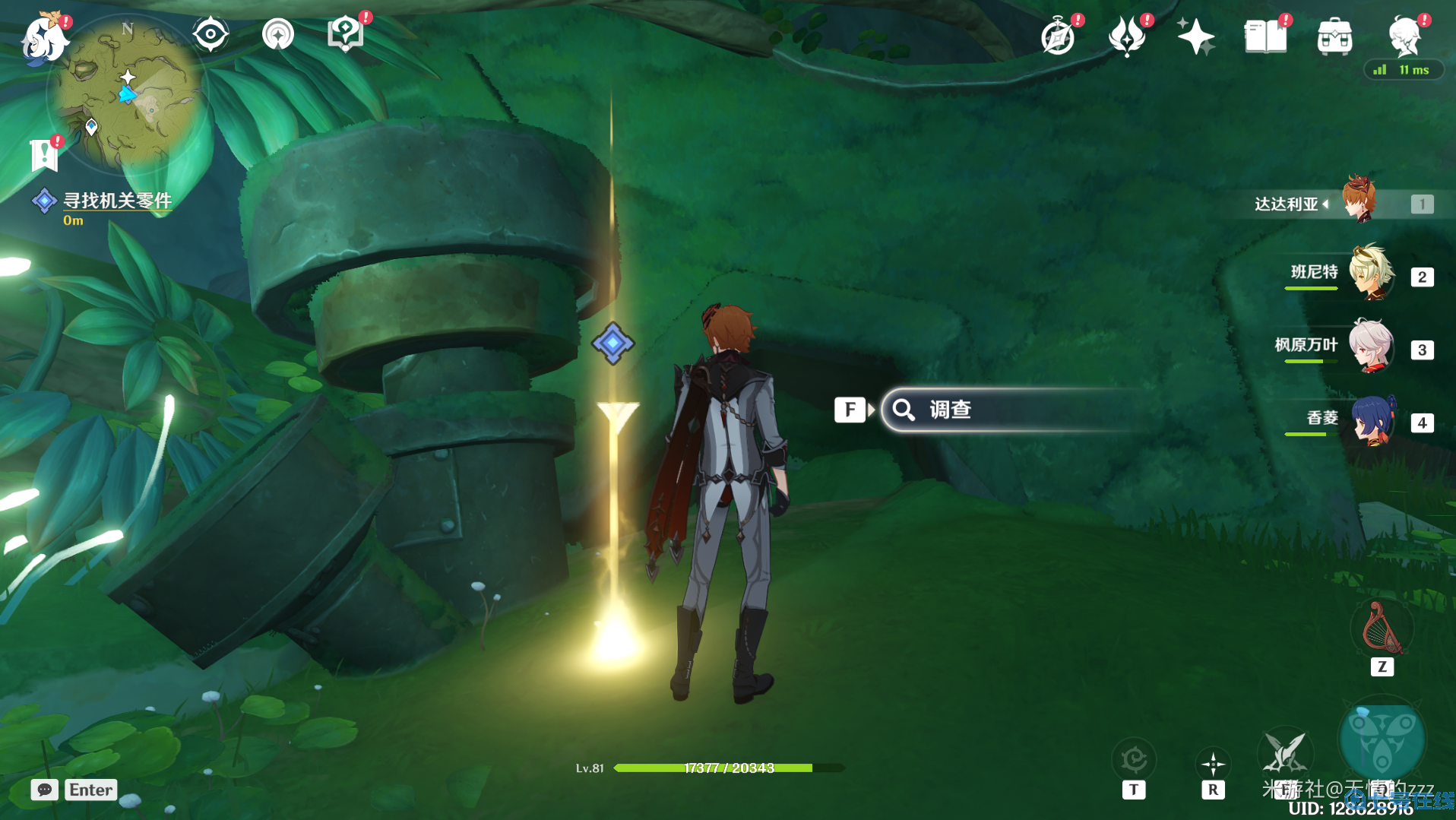Image resolution: width=1456 pixels, height=820 pixels.
Task: Open the co-op mode icon
Action: click(x=277, y=35)
